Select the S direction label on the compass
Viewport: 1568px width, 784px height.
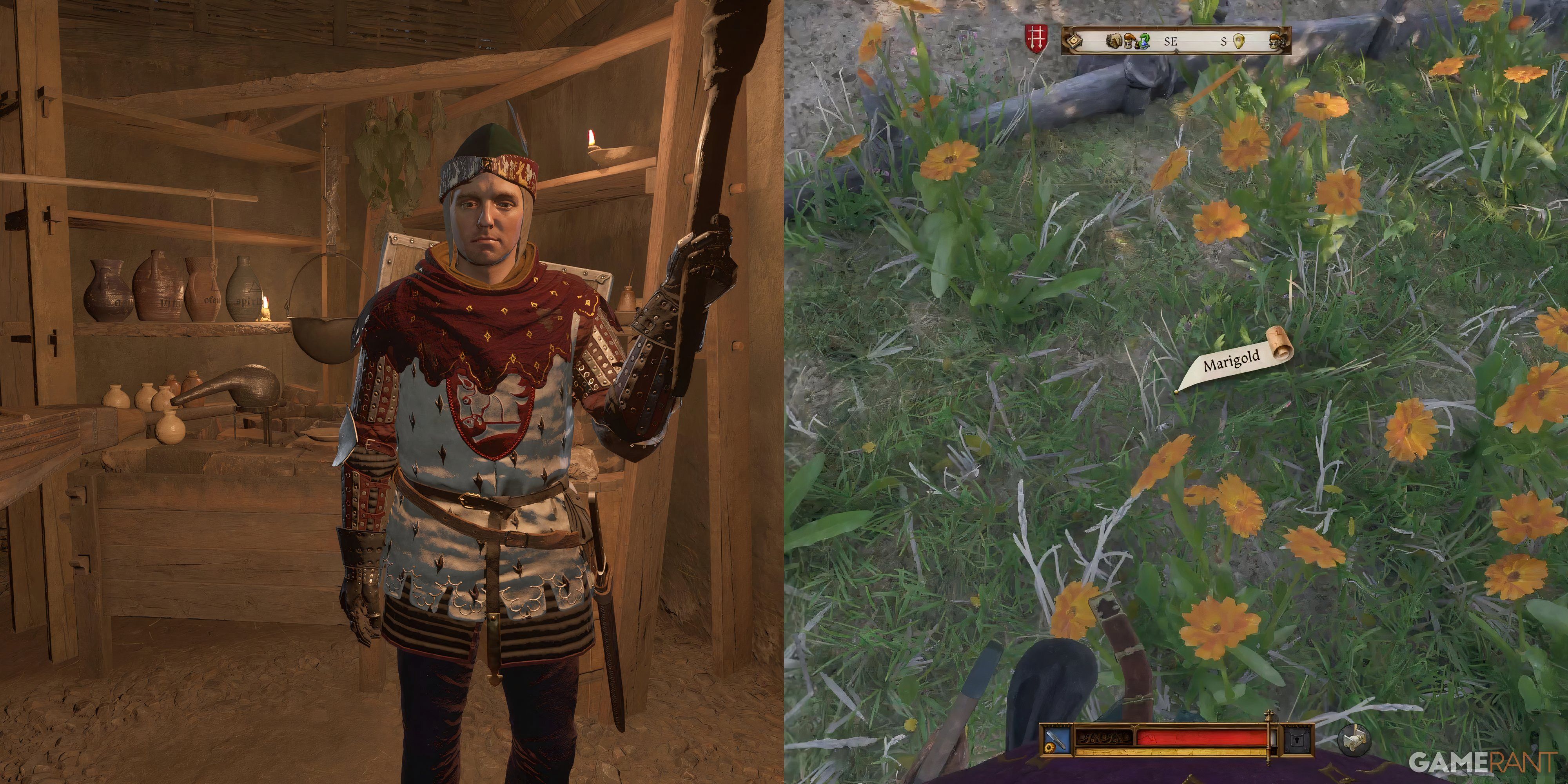pos(1224,42)
